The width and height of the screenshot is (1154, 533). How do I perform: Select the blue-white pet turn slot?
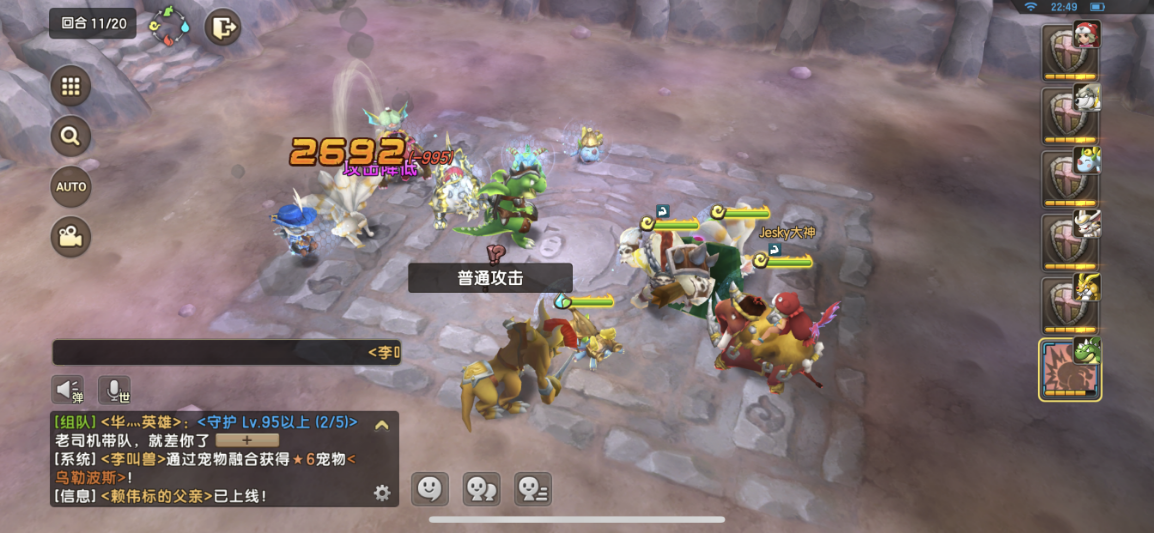(1071, 177)
